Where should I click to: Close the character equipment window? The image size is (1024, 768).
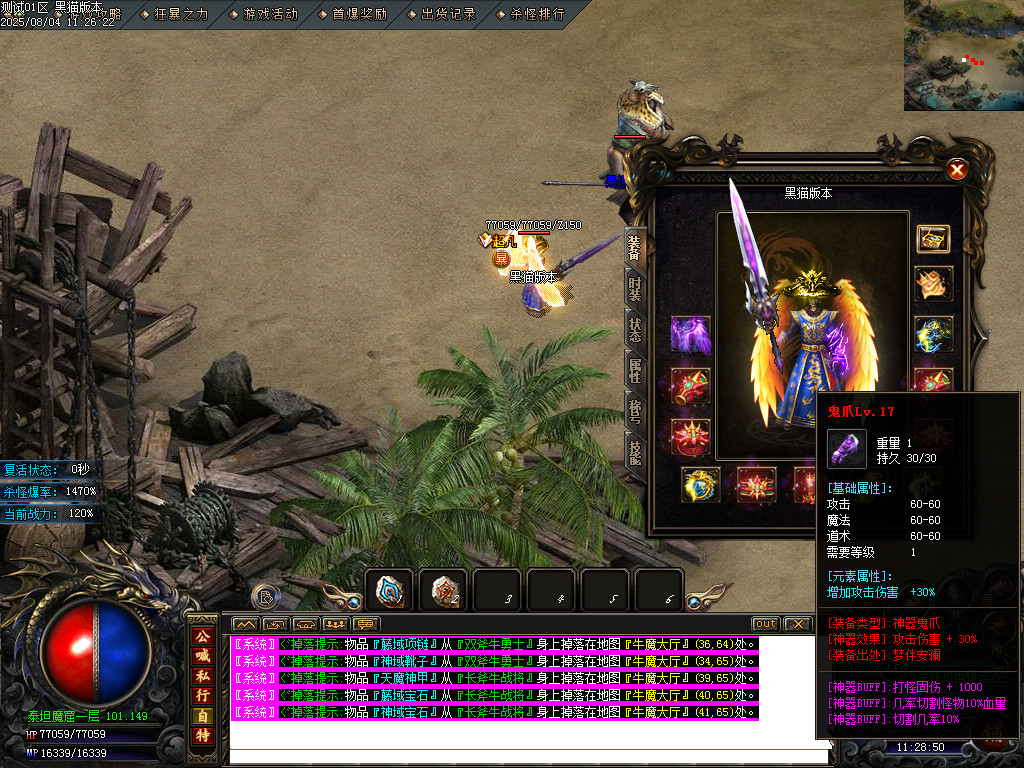click(957, 170)
